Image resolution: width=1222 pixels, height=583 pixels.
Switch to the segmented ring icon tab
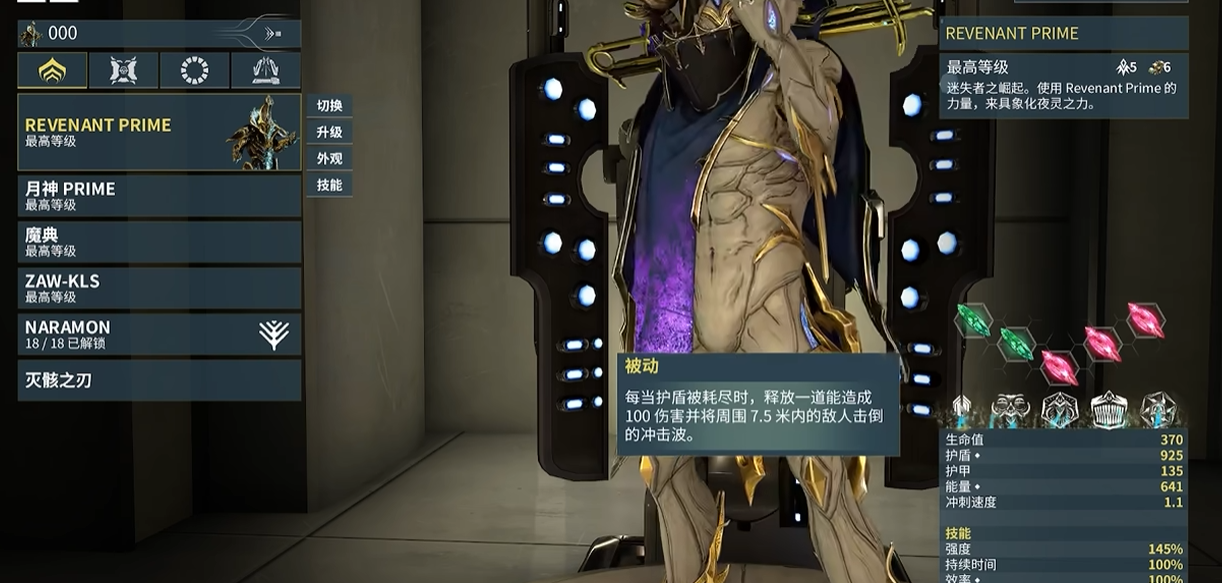click(194, 71)
